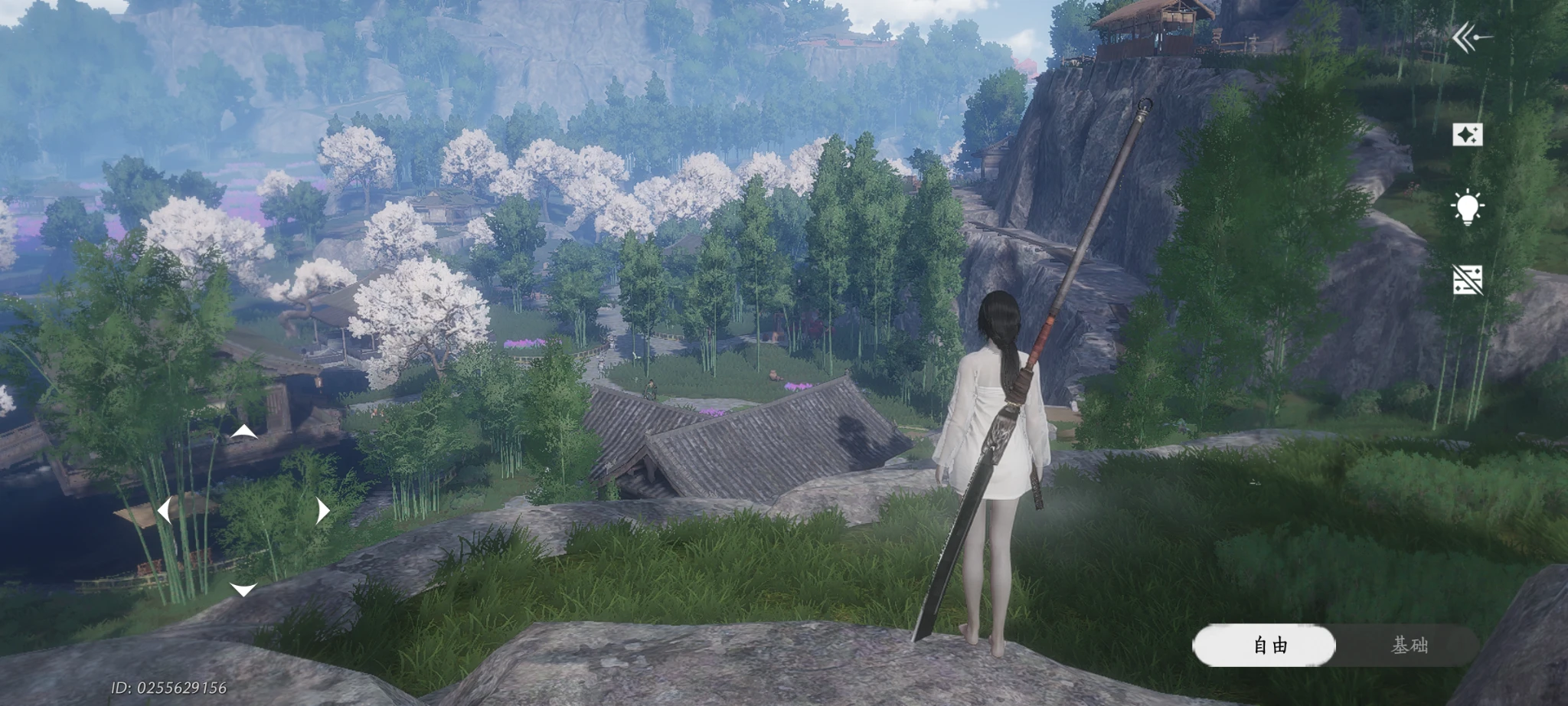This screenshot has height=706, width=1568.
Task: Toggle the light bulb lighting option
Action: (x=1467, y=208)
